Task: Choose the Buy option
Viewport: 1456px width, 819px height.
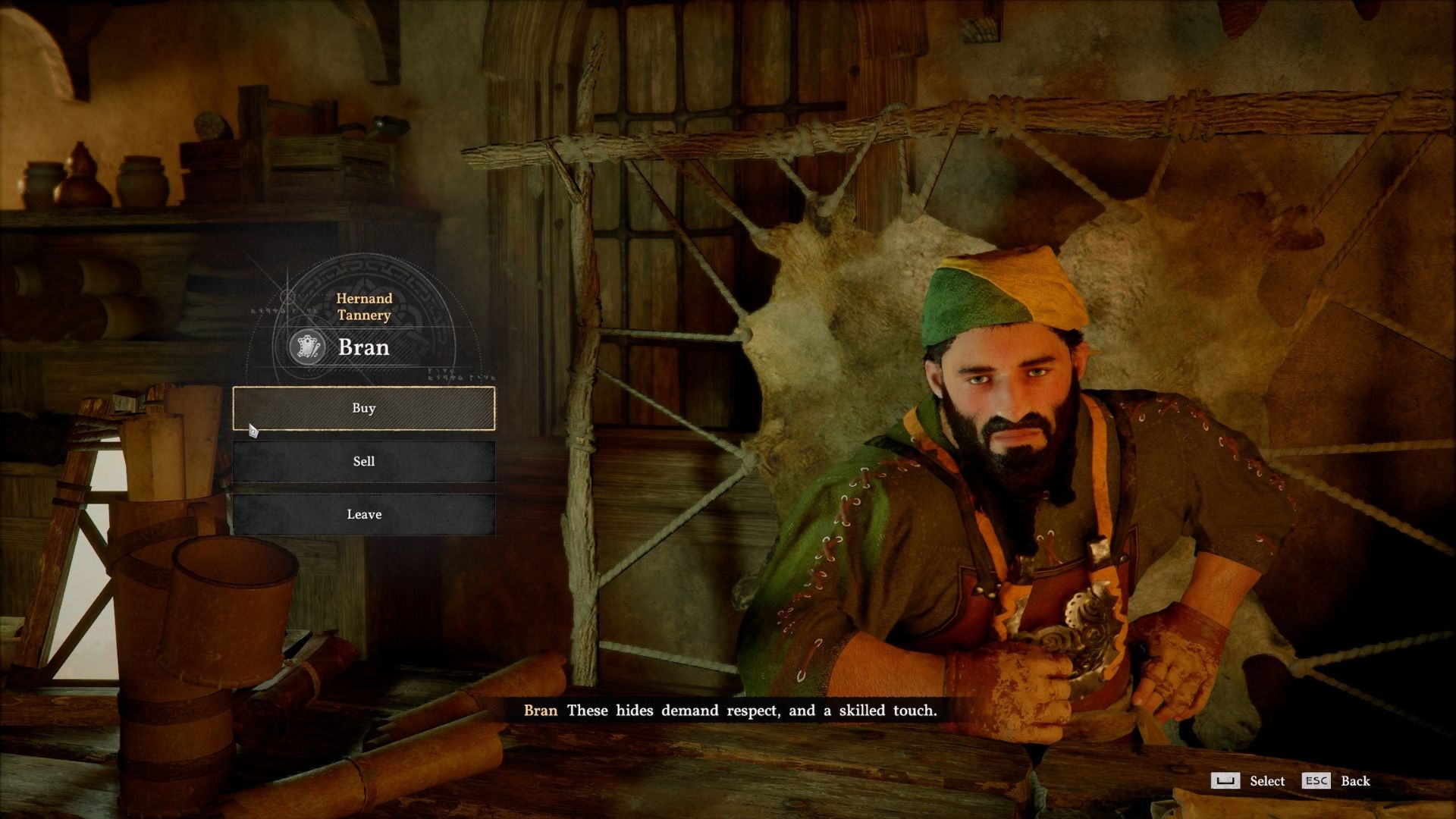Action: pos(364,408)
